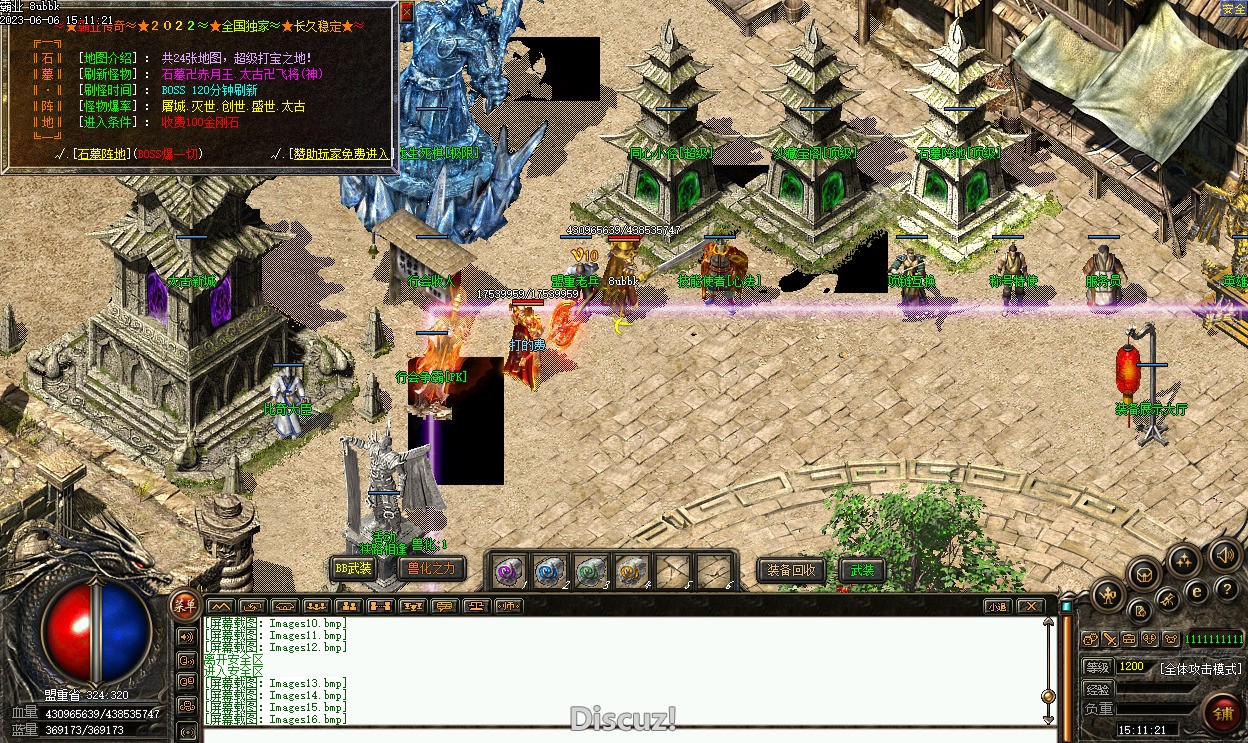Image resolution: width=1248 pixels, height=743 pixels.
Task: Use the green swirl scroll in slot 3
Action: (591, 571)
